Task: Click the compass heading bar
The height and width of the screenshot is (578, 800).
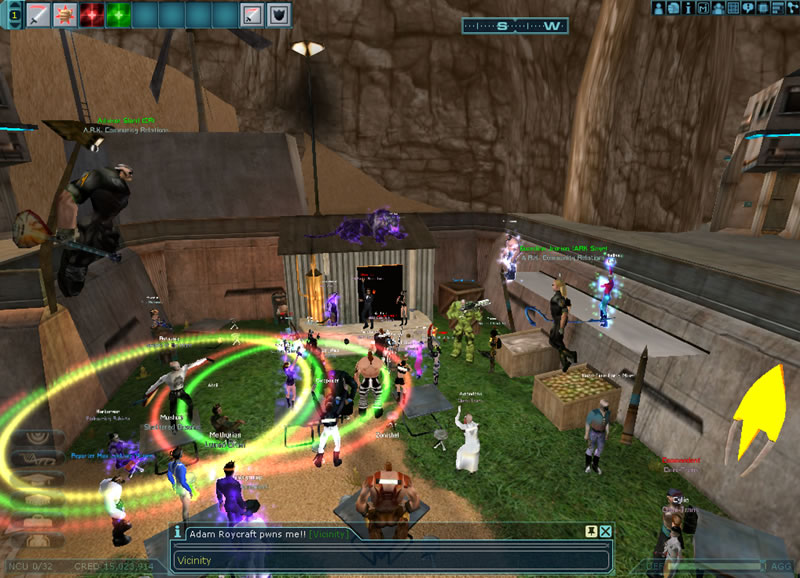Action: [516, 26]
